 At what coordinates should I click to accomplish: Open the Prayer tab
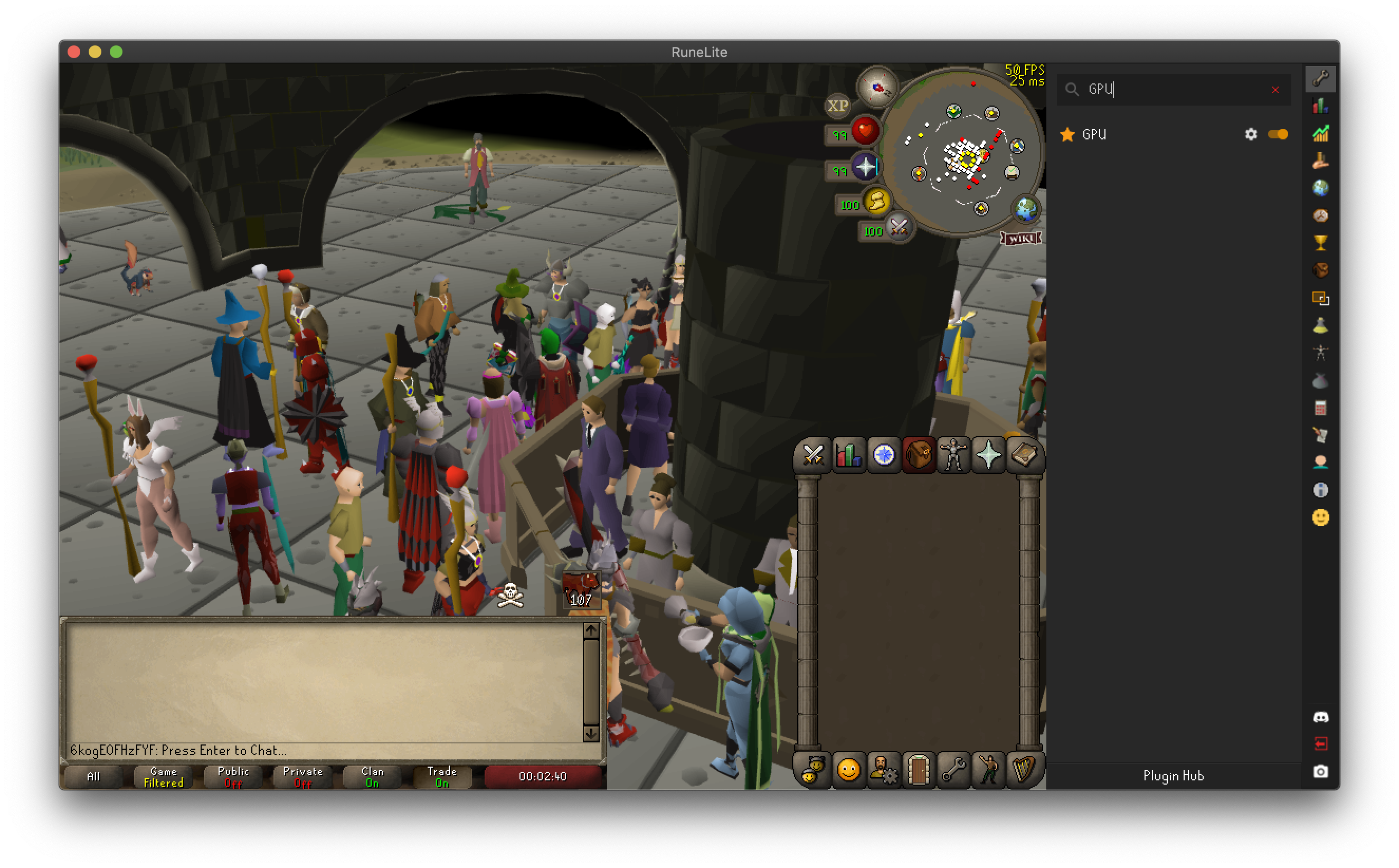(x=988, y=455)
